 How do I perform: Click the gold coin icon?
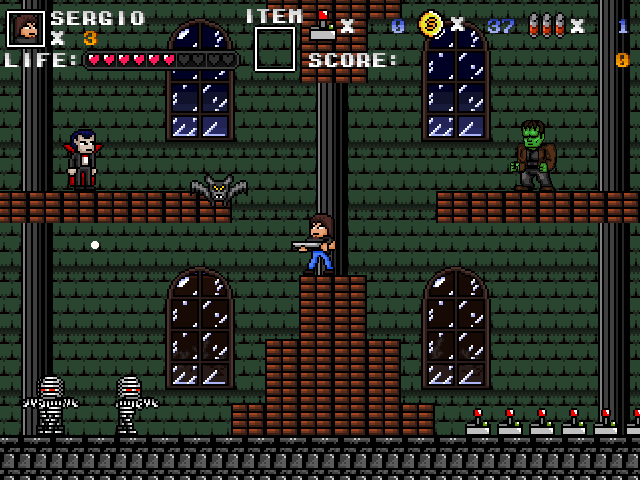tap(431, 24)
